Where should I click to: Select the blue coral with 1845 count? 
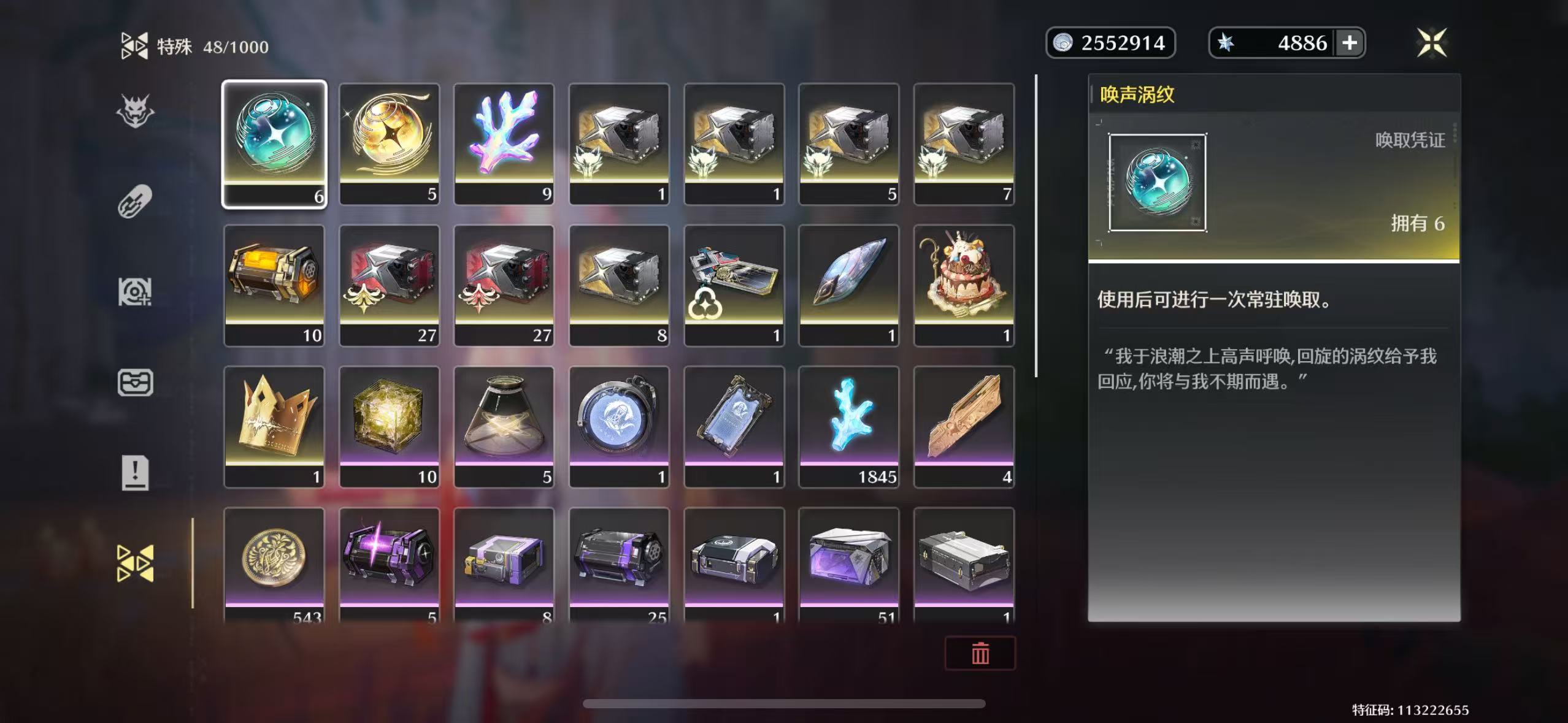pos(849,426)
